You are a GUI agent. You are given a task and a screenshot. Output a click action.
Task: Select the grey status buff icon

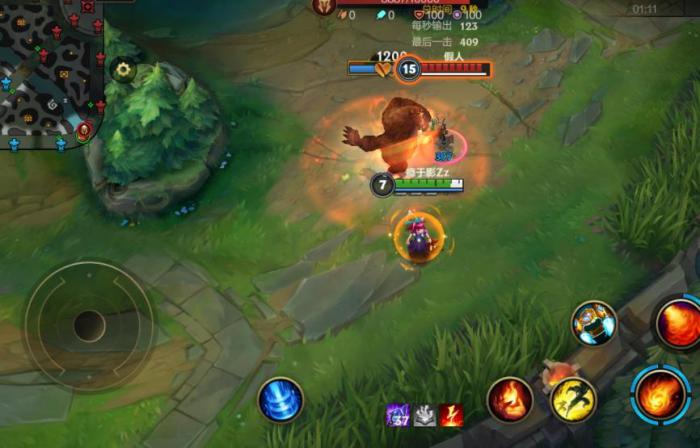point(425,415)
